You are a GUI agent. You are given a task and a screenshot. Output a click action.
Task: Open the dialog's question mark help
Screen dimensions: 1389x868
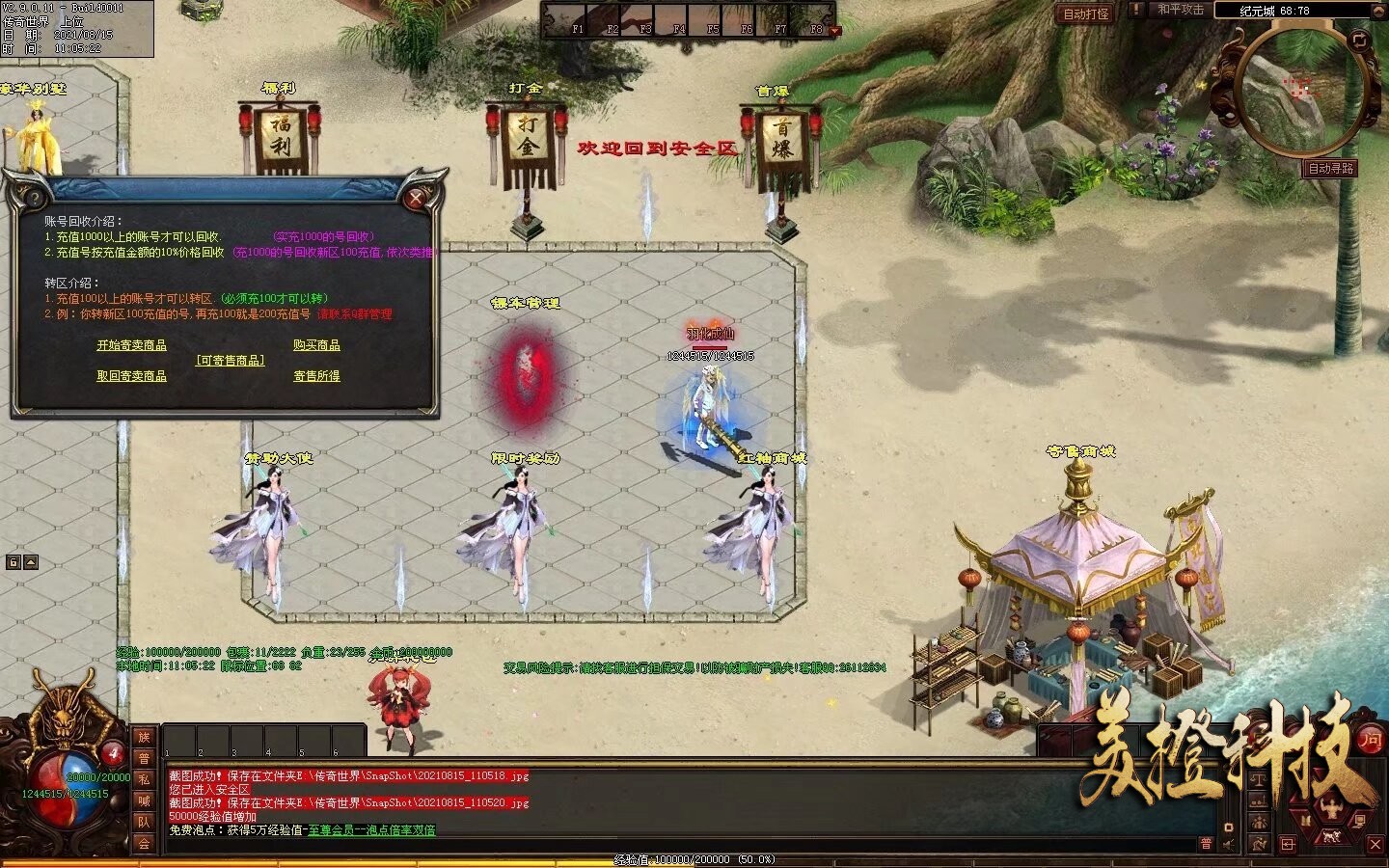pos(35,199)
